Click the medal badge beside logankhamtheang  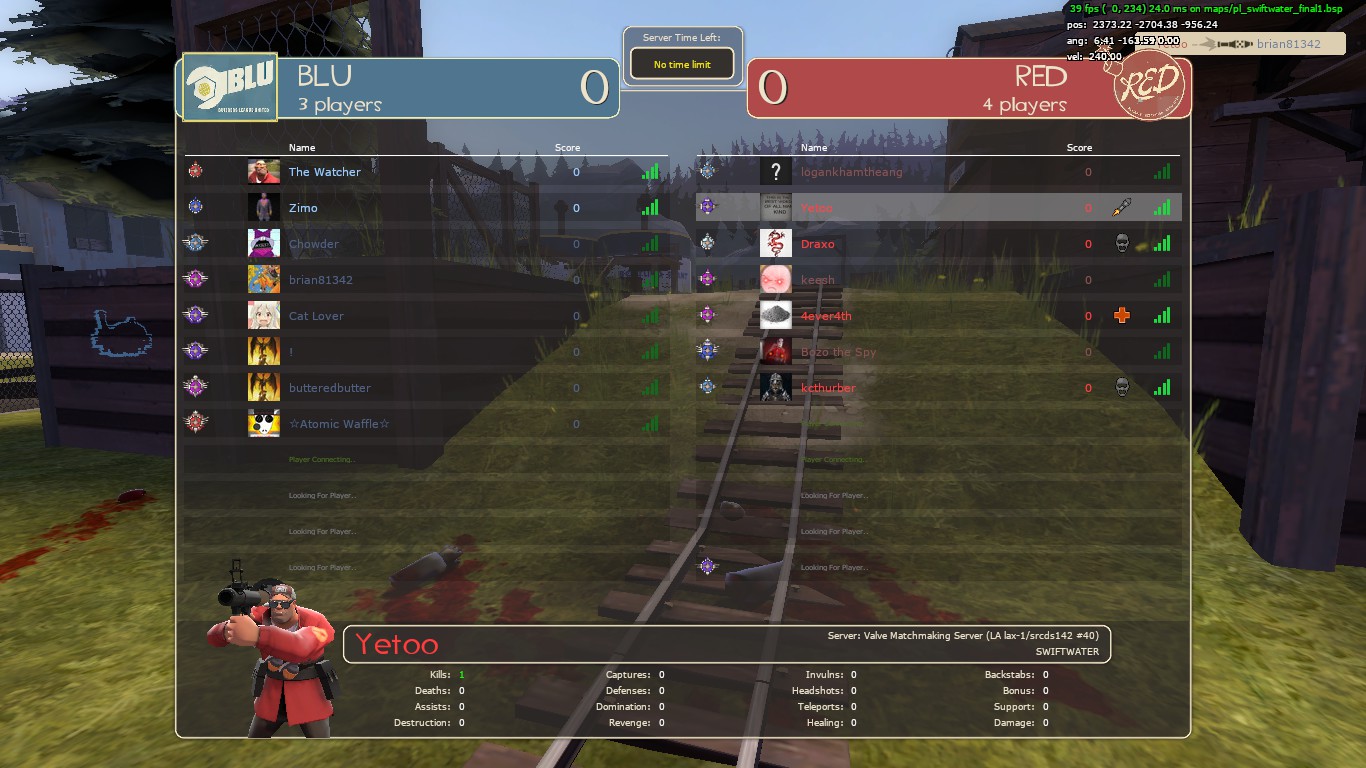pyautogui.click(x=707, y=171)
